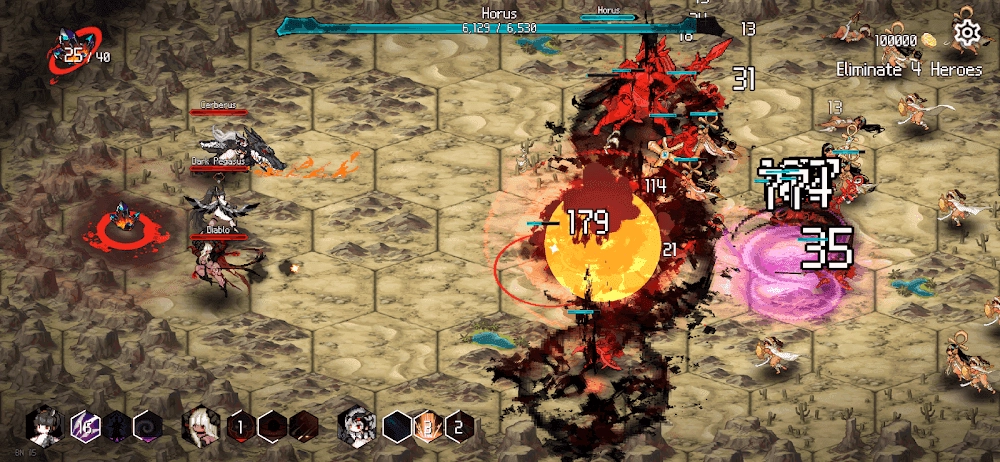Activate the red skill showing cooldown 1
1000x462 pixels.
pyautogui.click(x=239, y=426)
